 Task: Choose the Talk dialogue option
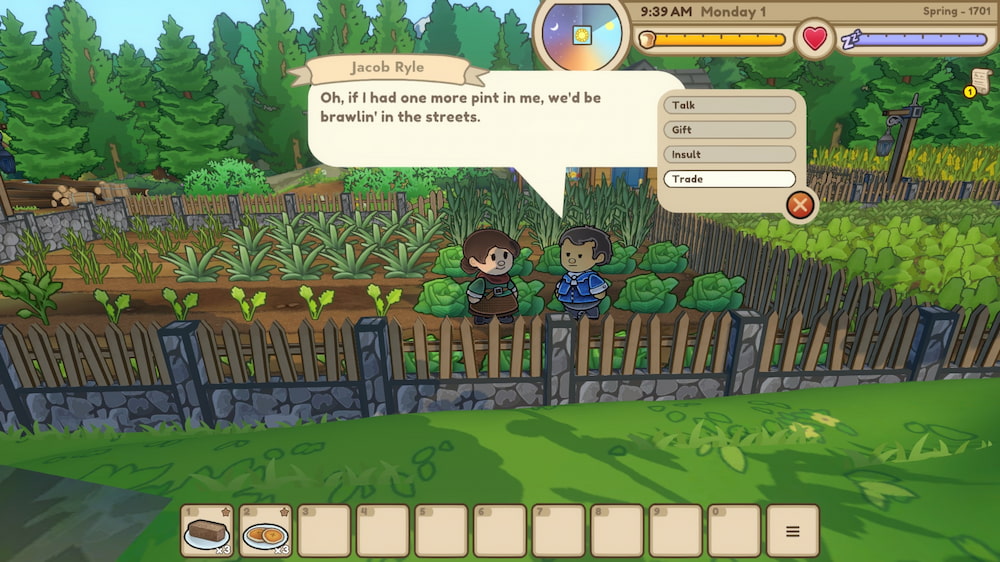pyautogui.click(x=729, y=105)
